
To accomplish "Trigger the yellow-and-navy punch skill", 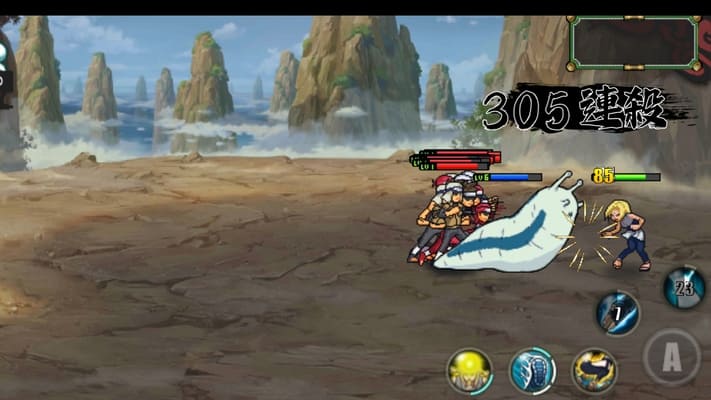I will [x=593, y=371].
